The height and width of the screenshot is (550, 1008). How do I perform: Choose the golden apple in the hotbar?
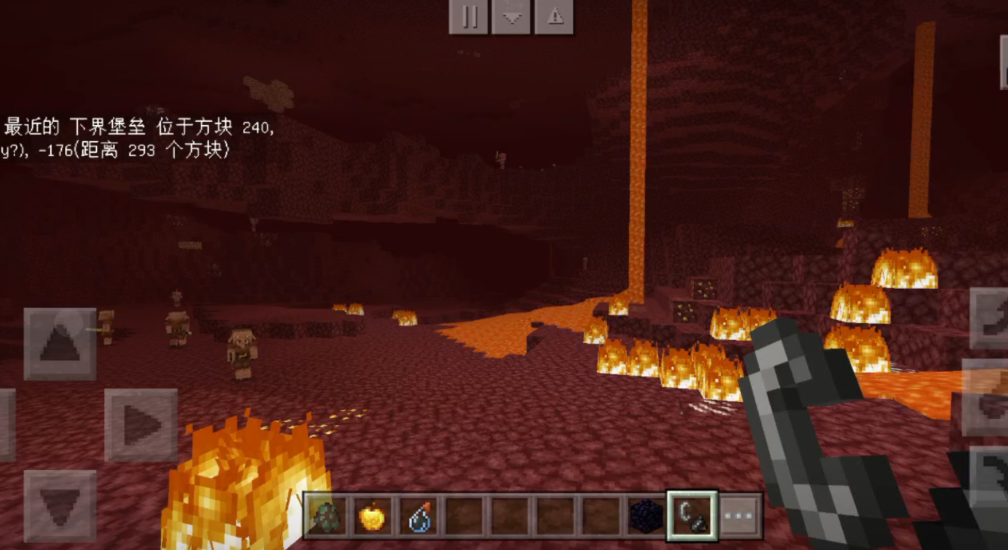(x=371, y=516)
